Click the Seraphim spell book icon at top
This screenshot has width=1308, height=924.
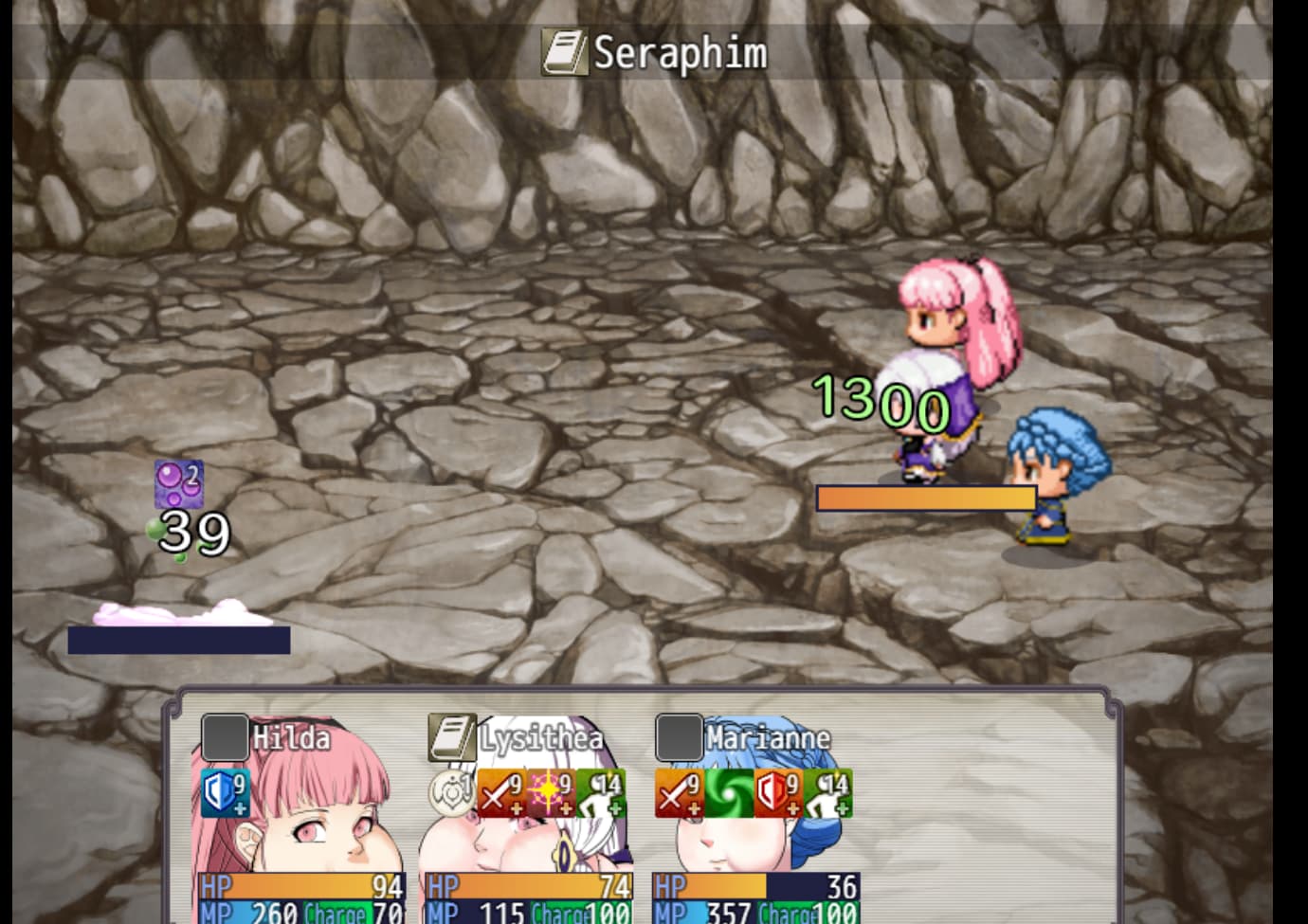pos(566,53)
